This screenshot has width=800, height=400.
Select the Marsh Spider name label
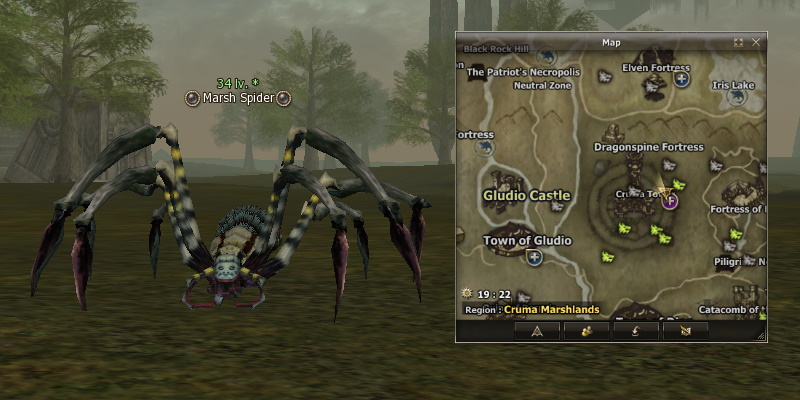pos(238,98)
